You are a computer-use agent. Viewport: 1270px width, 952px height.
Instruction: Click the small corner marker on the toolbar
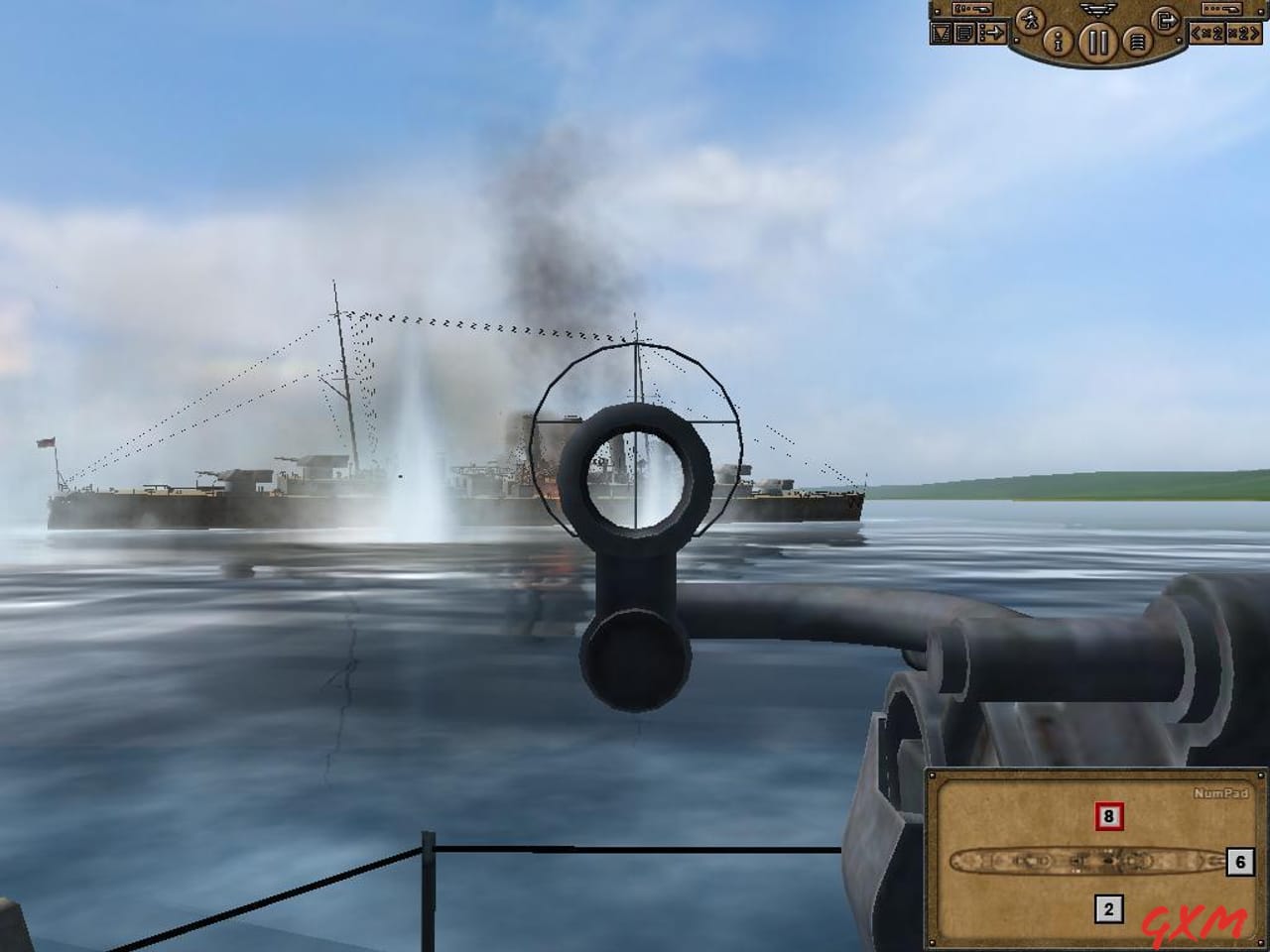pos(1016,41)
